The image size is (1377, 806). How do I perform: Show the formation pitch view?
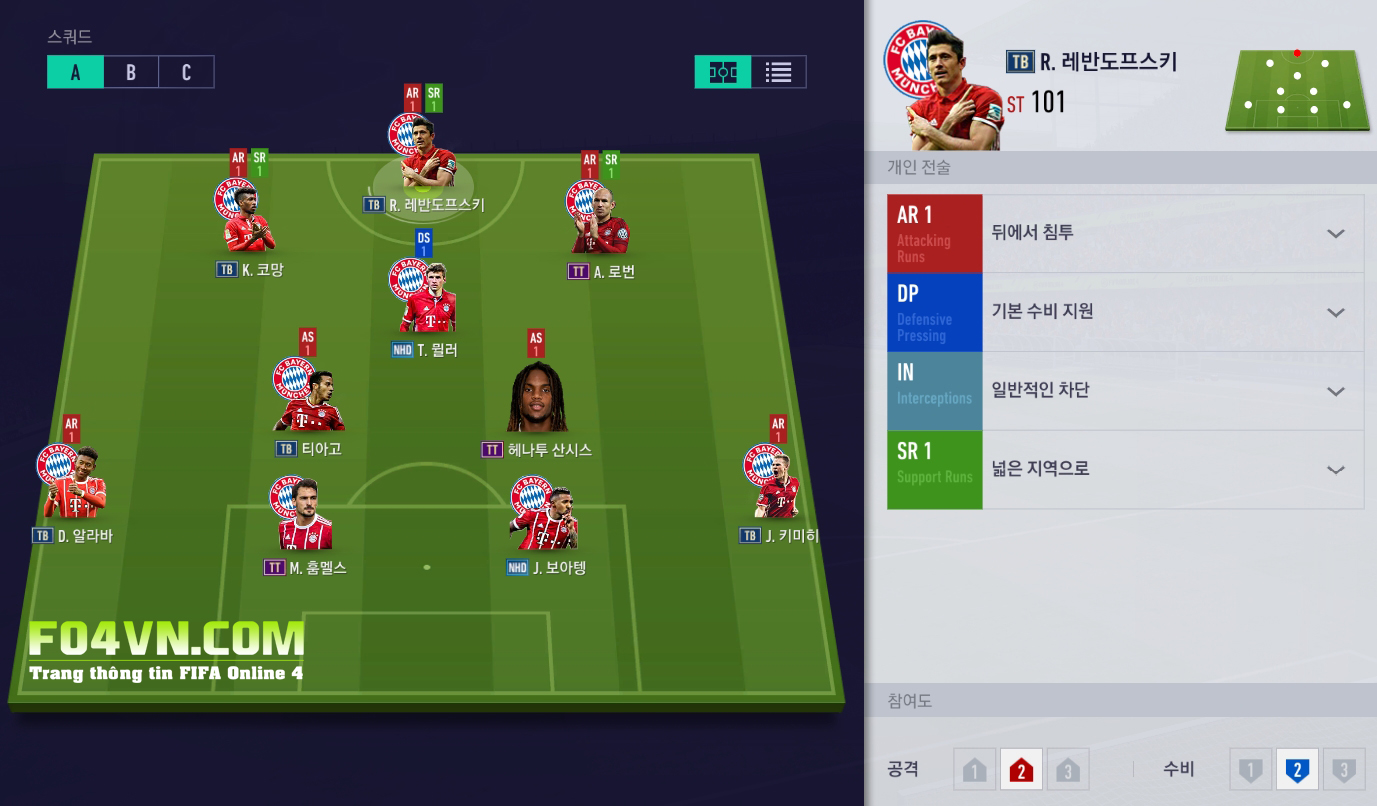723,72
